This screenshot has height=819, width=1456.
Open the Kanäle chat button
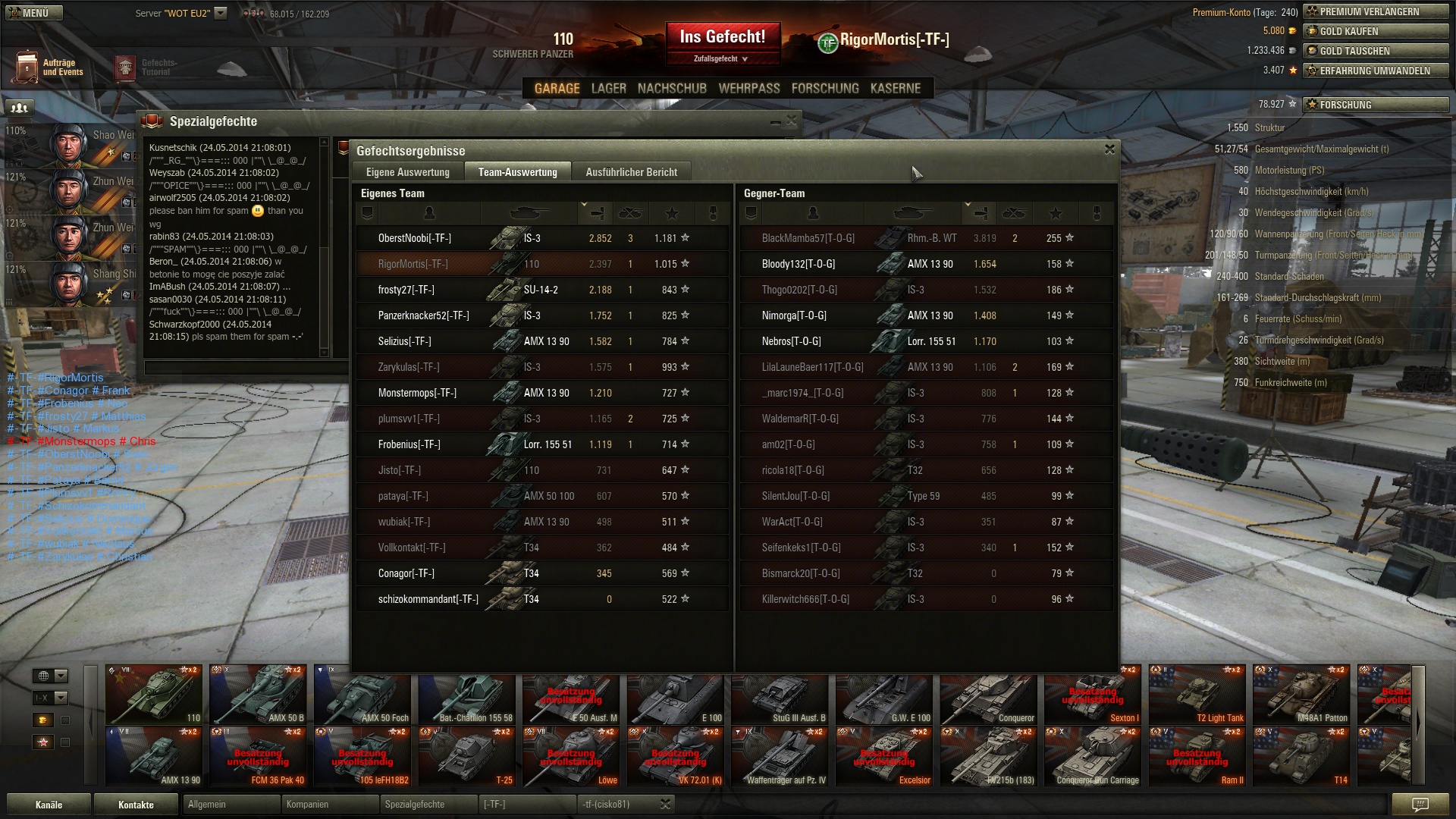(x=49, y=805)
